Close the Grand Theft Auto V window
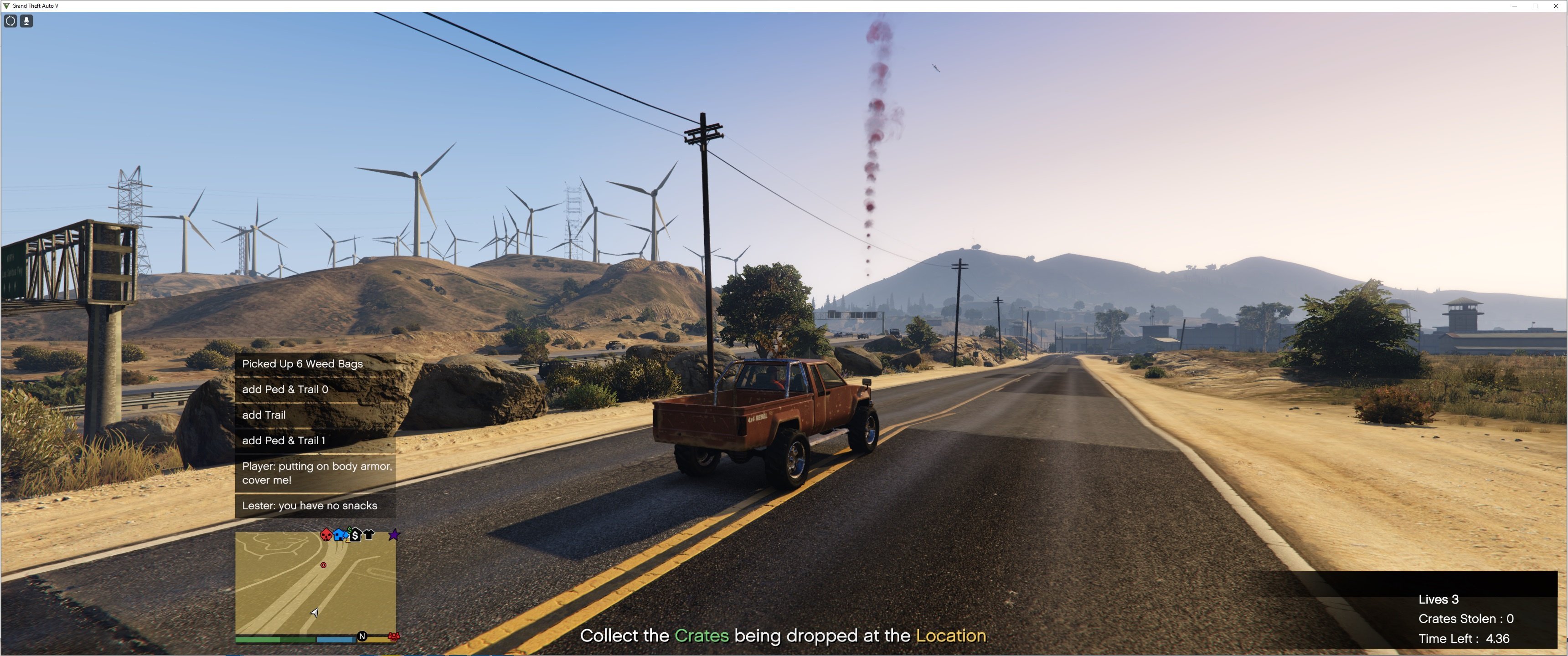The image size is (1568, 656). [x=1556, y=6]
